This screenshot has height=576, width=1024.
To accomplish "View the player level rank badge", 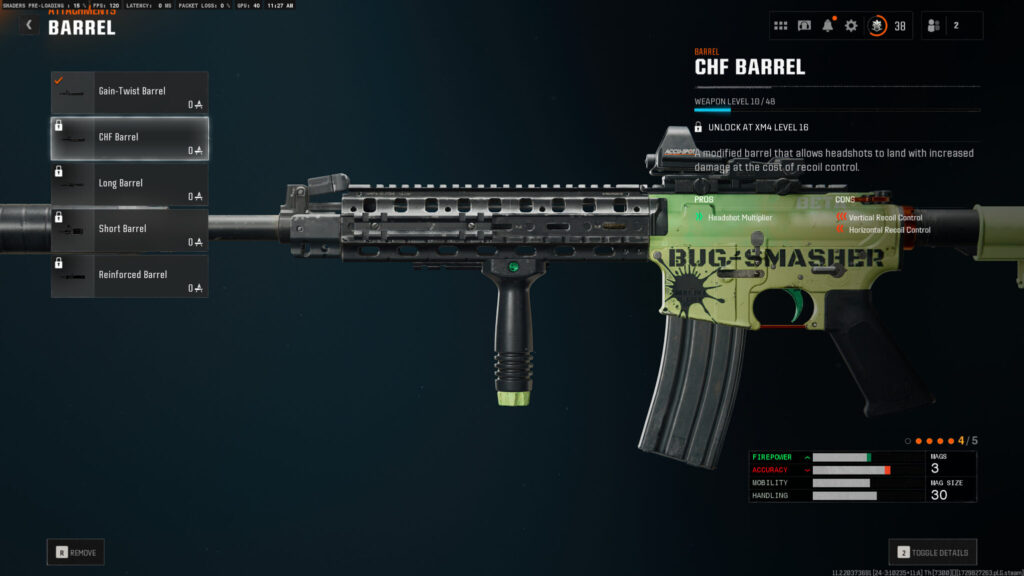I will 877,26.
